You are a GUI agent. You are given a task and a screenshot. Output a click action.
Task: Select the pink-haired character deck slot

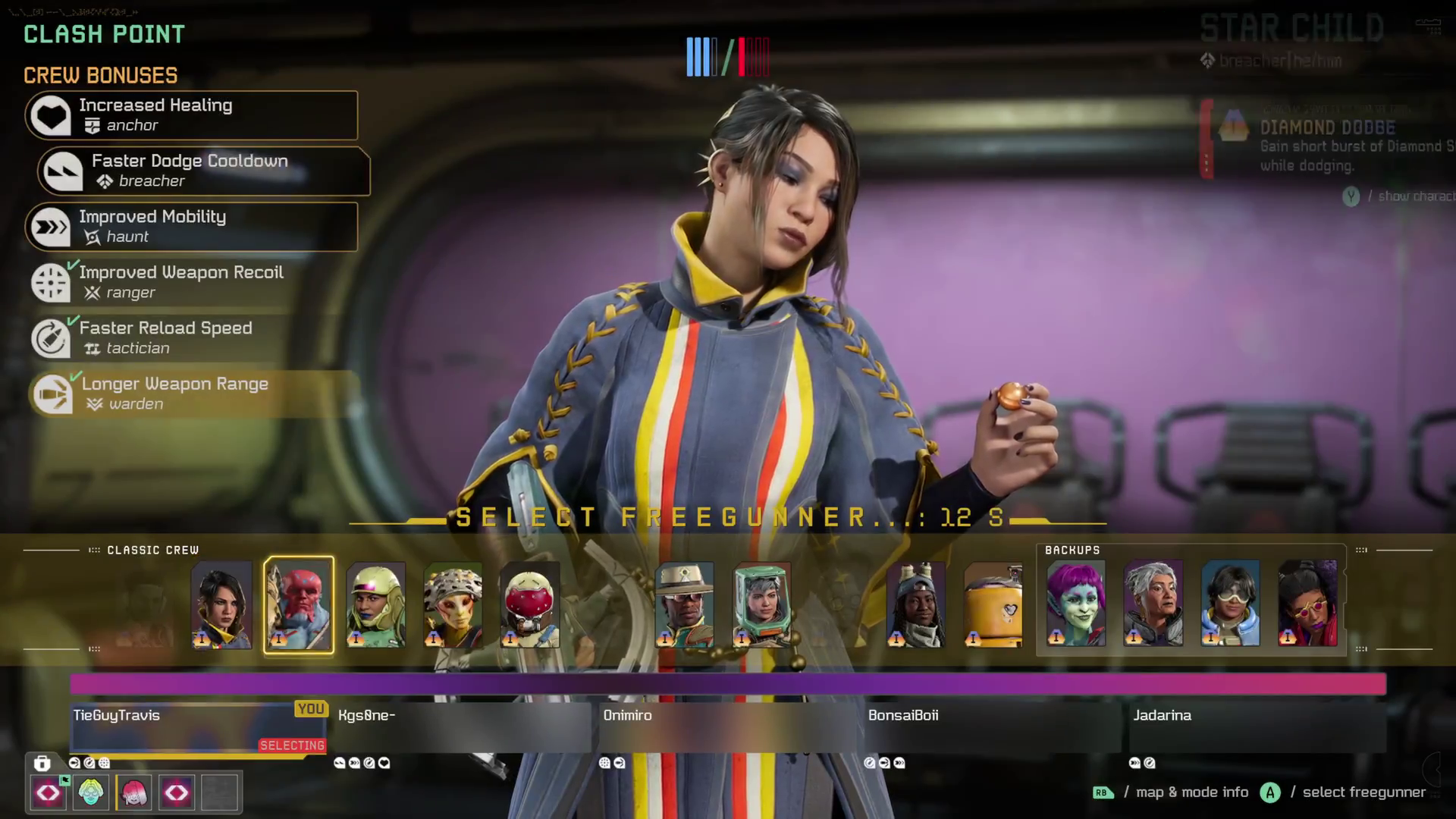134,792
